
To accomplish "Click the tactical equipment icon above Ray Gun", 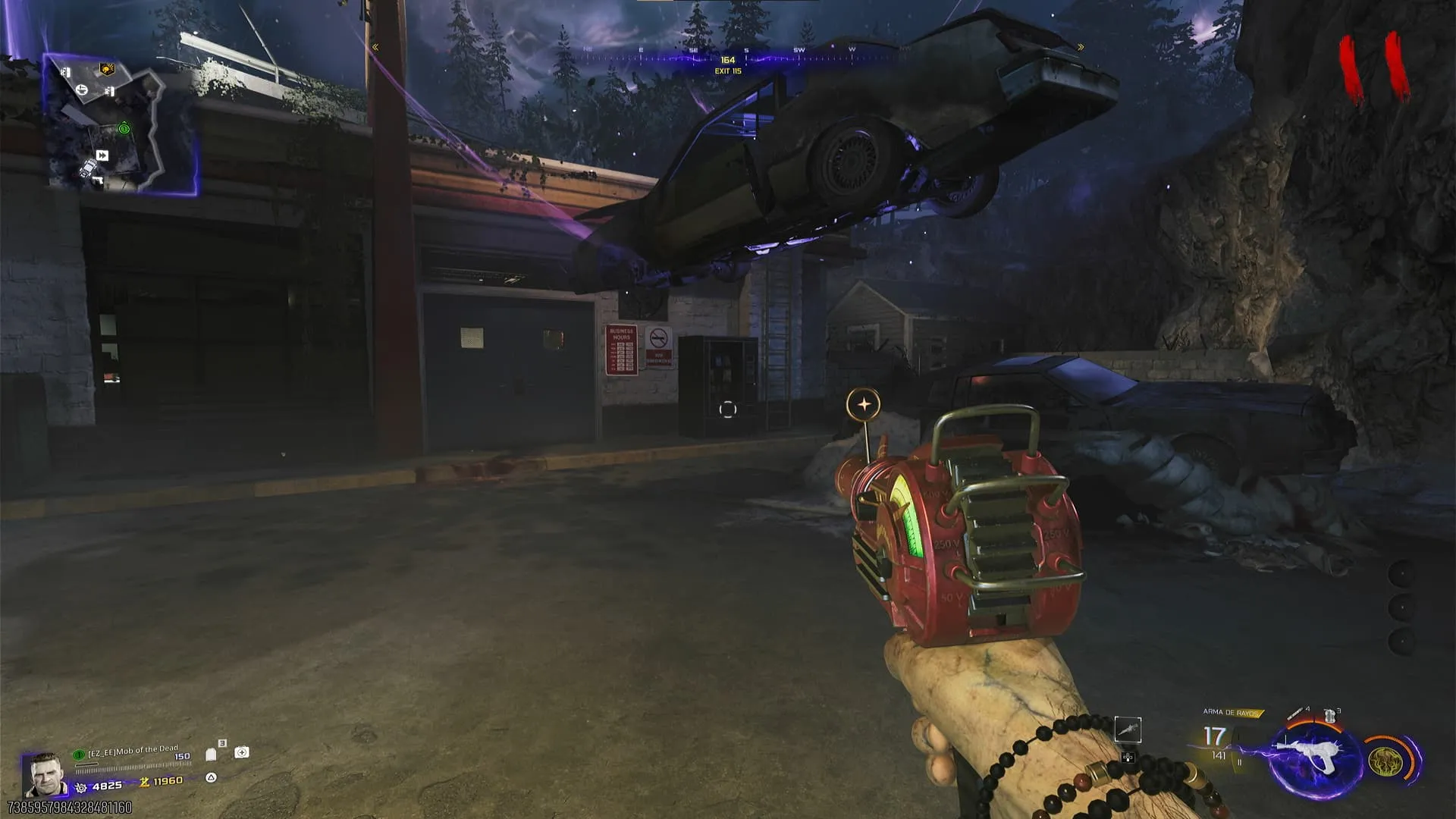I will pyautogui.click(x=1298, y=714).
